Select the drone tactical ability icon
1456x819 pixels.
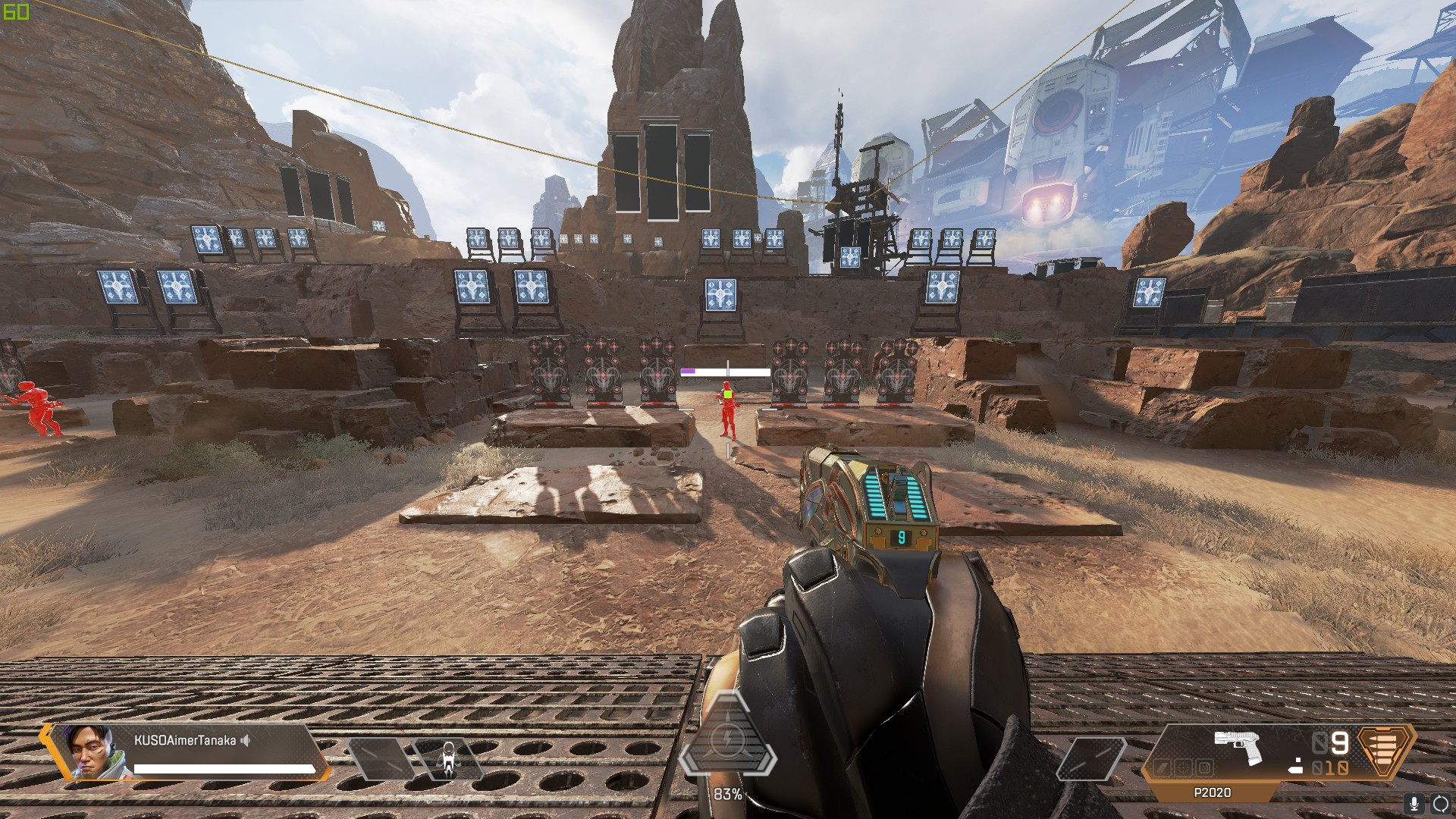pyautogui.click(x=448, y=759)
